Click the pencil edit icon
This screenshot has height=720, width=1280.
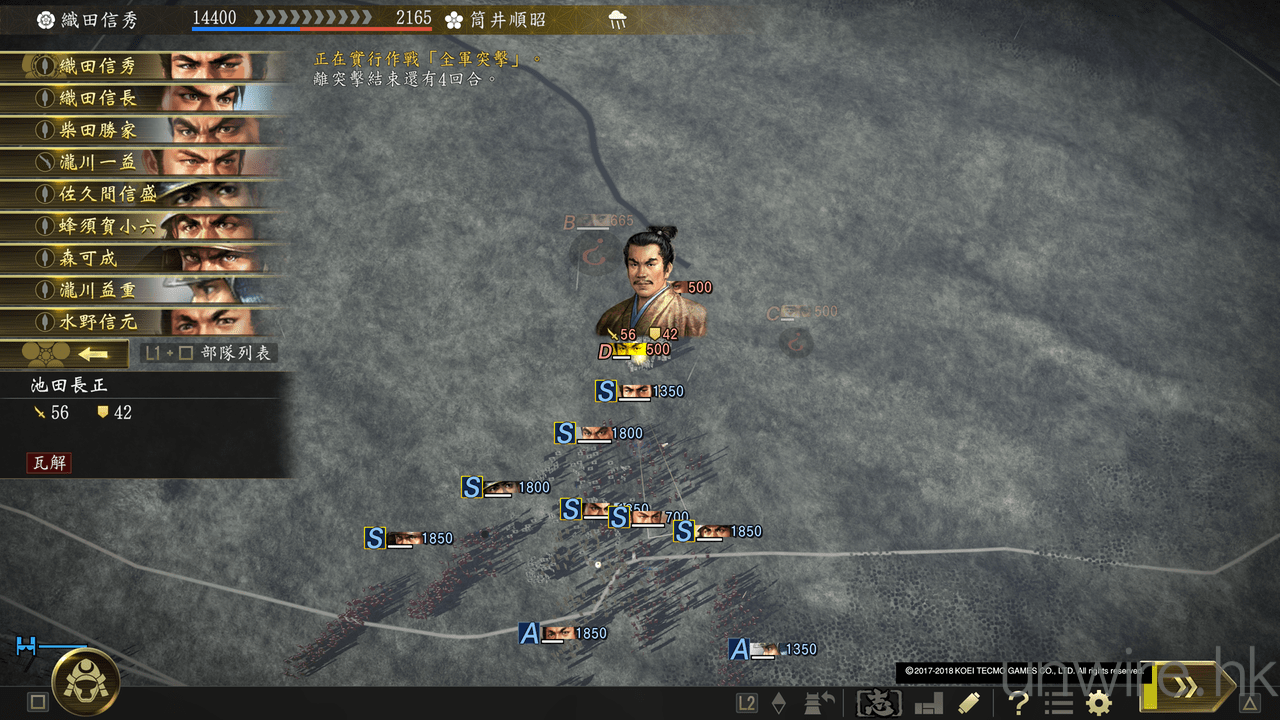pos(968,703)
